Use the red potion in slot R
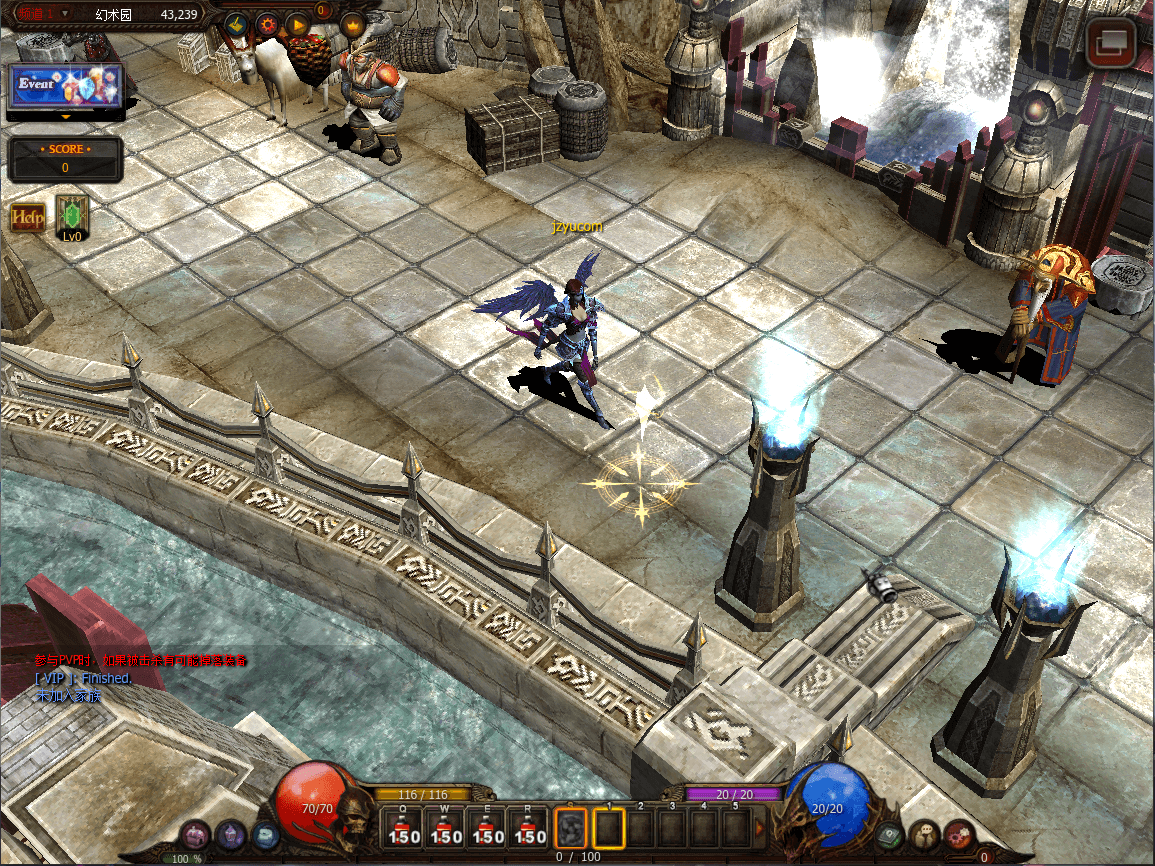 529,828
